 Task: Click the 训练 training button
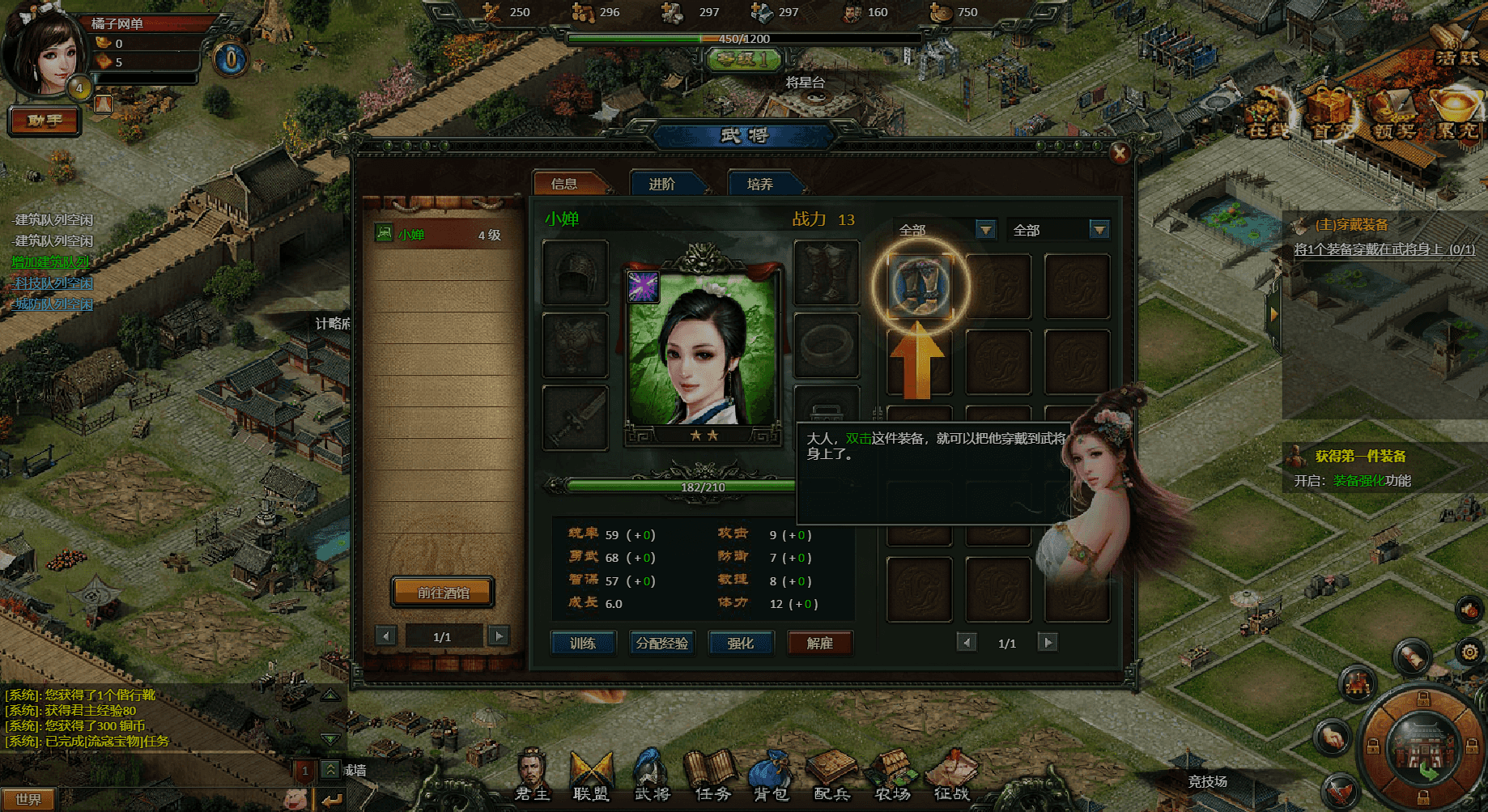coord(583,643)
